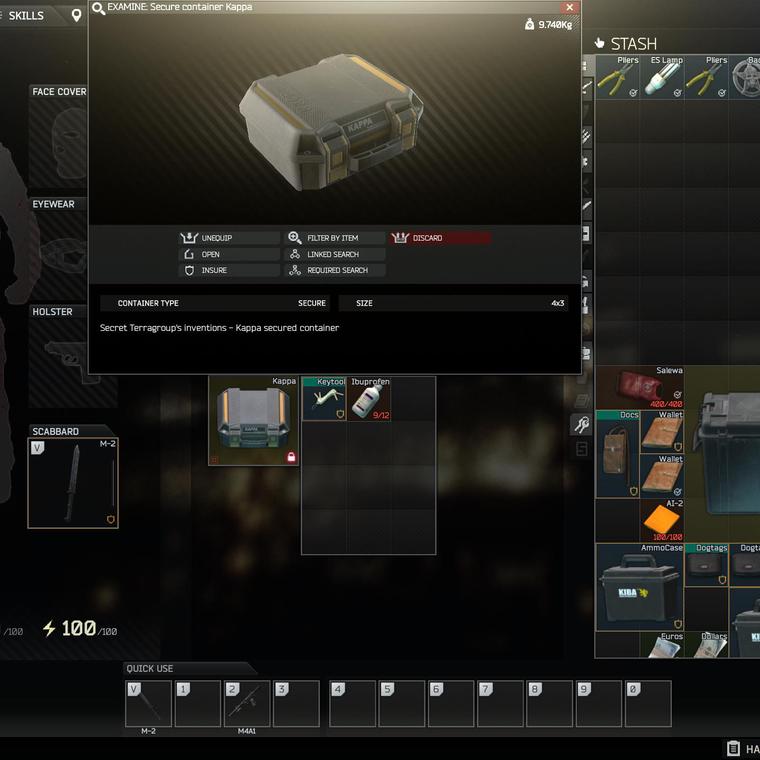Select the equipped Kappa container slot

[x=253, y=421]
